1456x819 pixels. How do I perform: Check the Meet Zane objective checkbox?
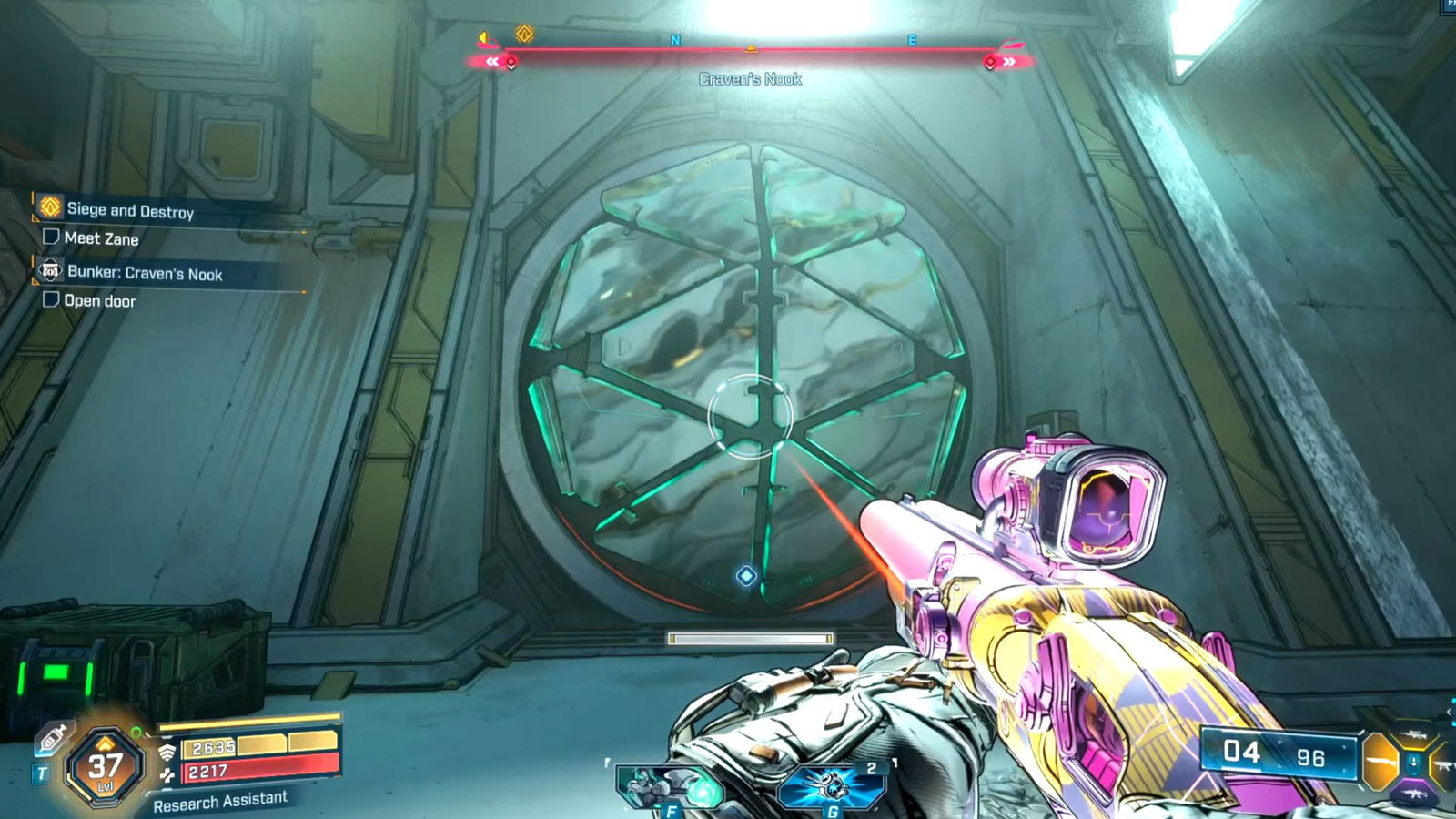click(52, 238)
